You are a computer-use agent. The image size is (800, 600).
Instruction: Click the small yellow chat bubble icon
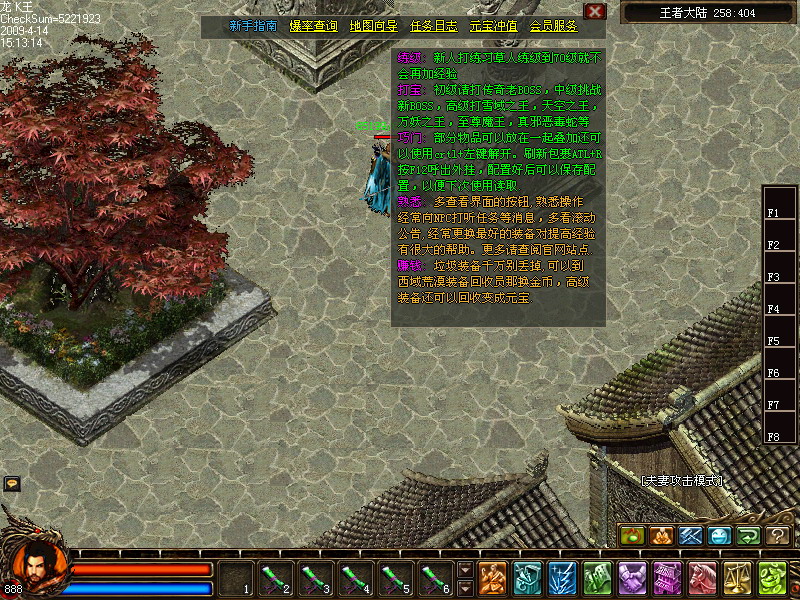[x=12, y=484]
